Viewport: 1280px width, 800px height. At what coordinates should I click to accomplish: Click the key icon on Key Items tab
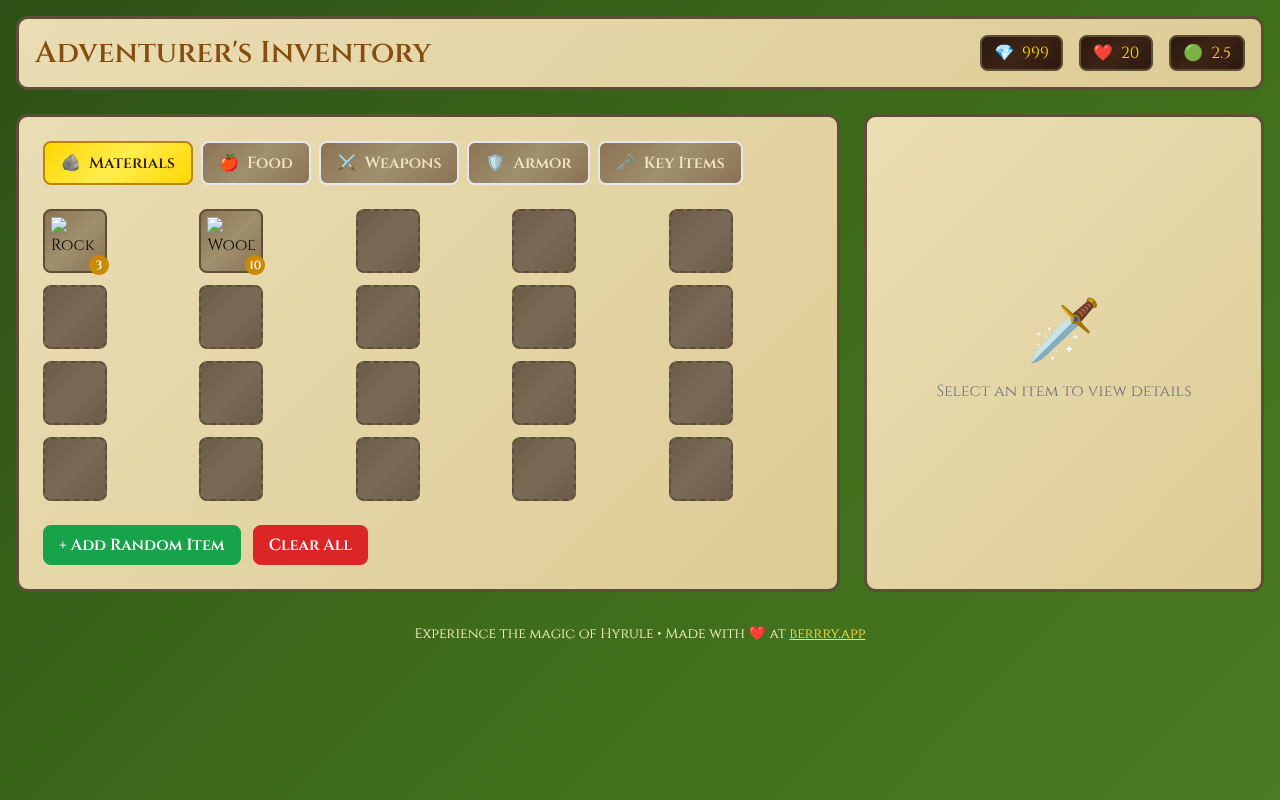(x=627, y=161)
